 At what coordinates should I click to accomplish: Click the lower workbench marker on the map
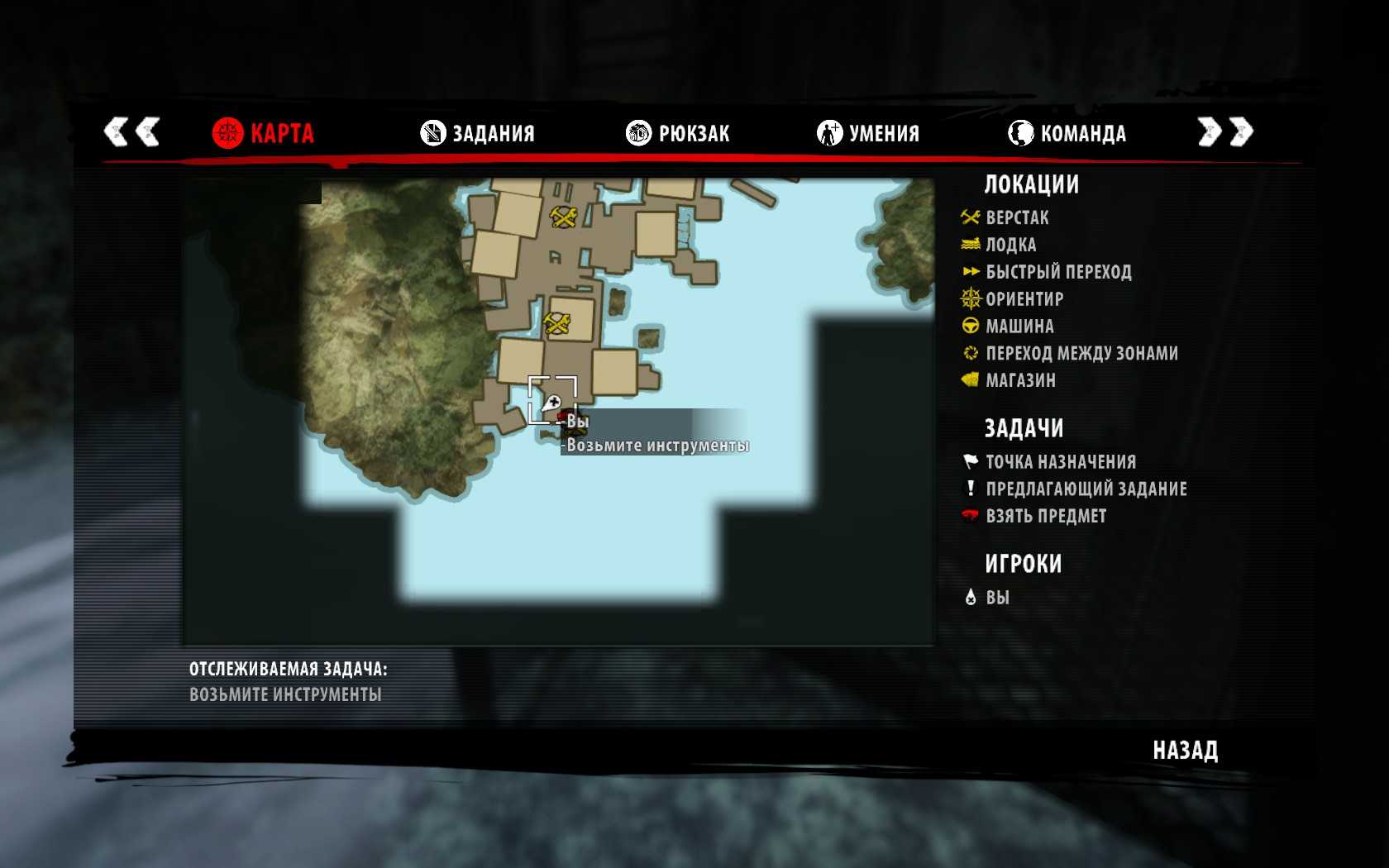(557, 323)
